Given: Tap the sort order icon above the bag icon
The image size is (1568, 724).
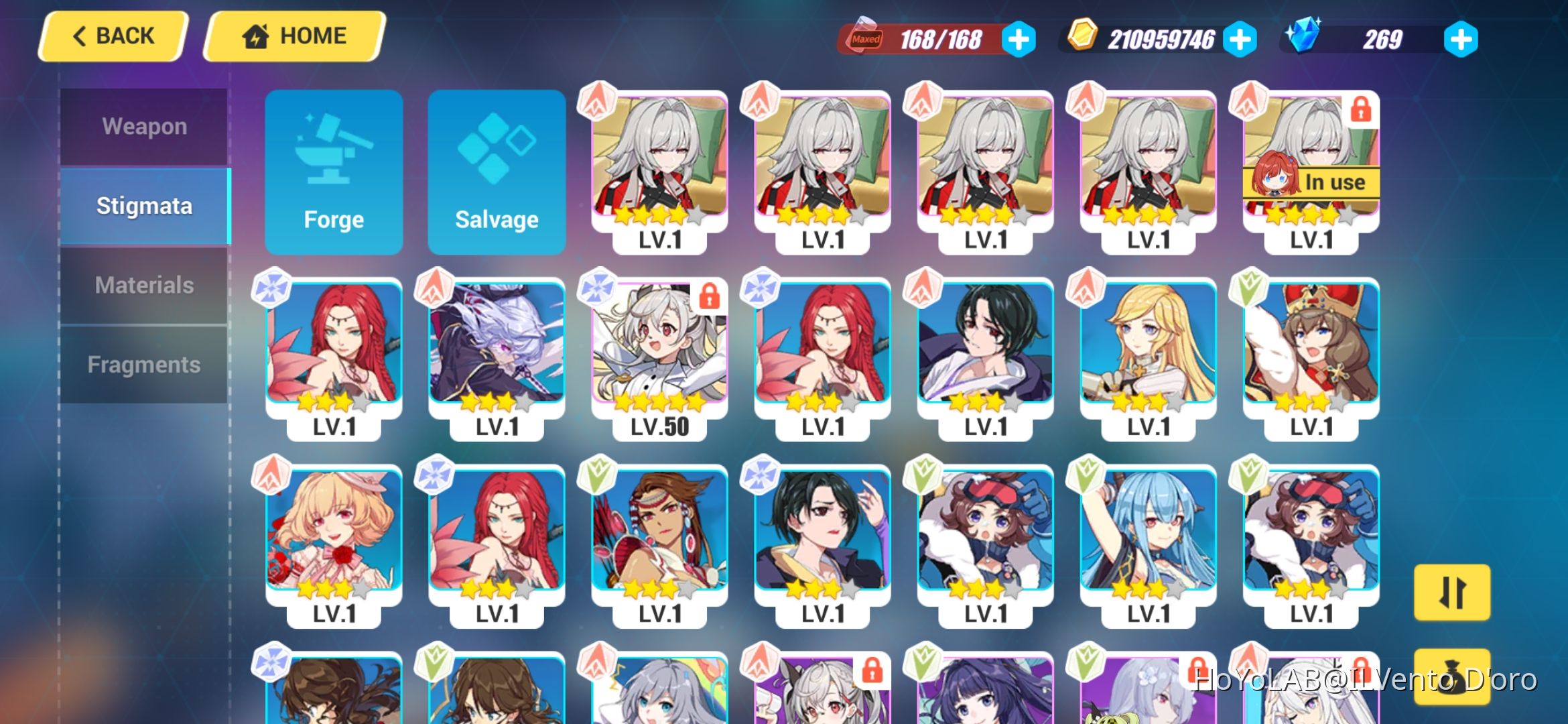Looking at the screenshot, I should tap(1452, 593).
